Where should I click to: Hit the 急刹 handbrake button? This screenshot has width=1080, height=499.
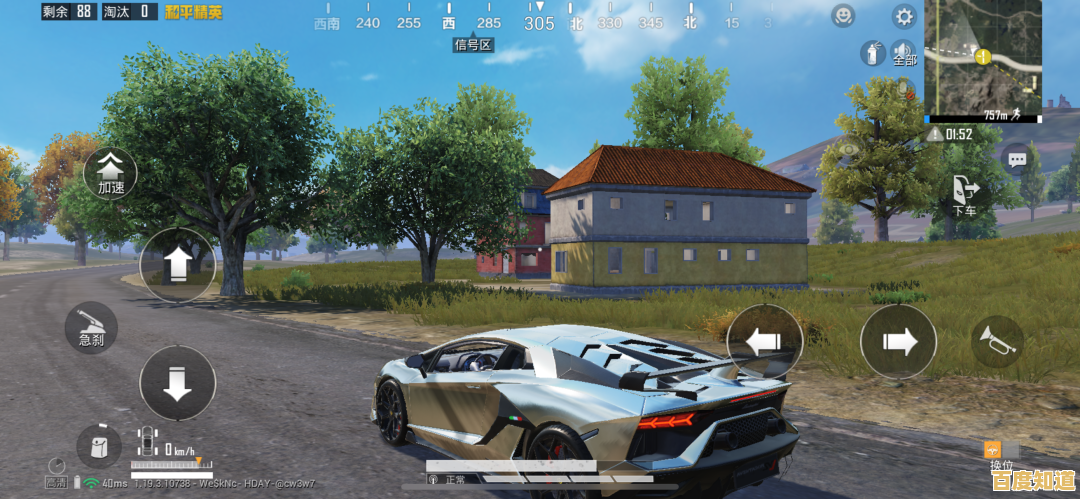coord(92,328)
